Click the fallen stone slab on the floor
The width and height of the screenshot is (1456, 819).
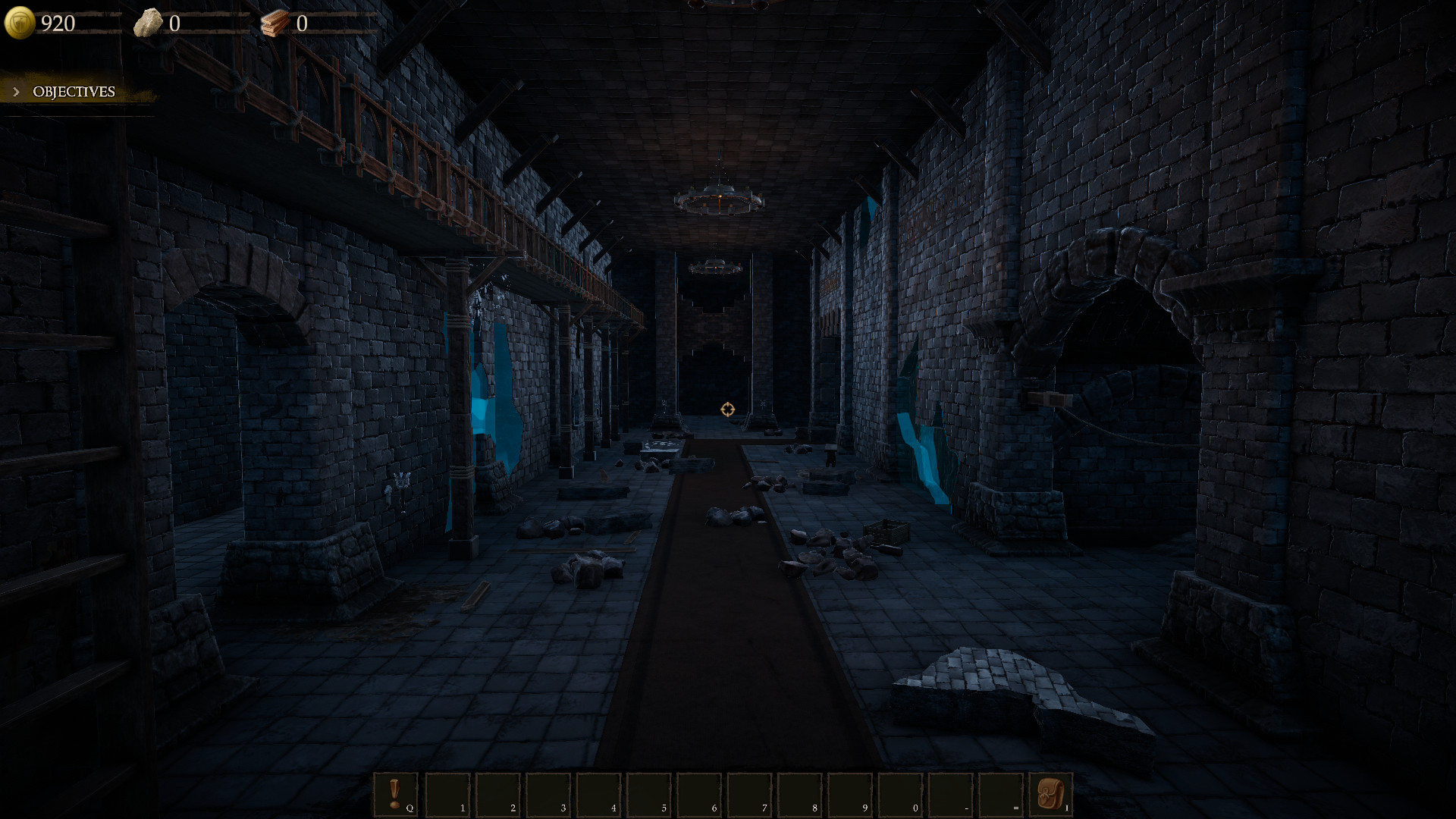(986, 675)
